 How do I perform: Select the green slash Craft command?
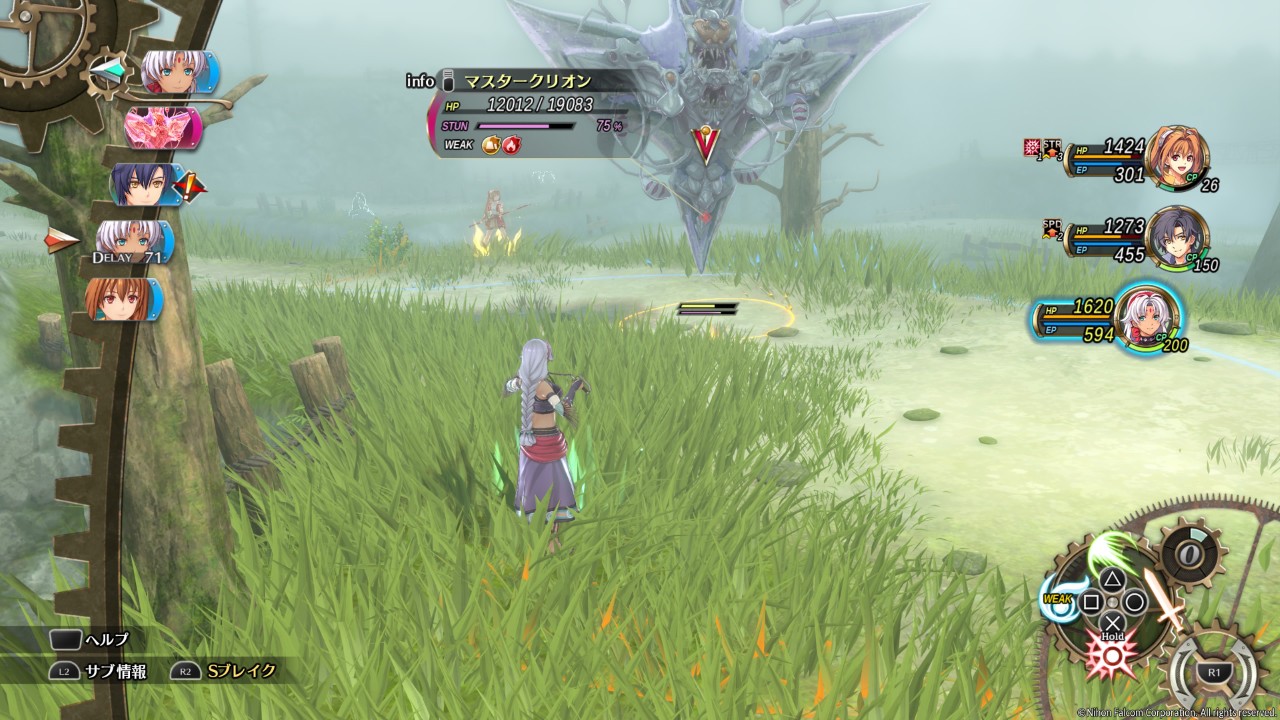(x=1111, y=551)
